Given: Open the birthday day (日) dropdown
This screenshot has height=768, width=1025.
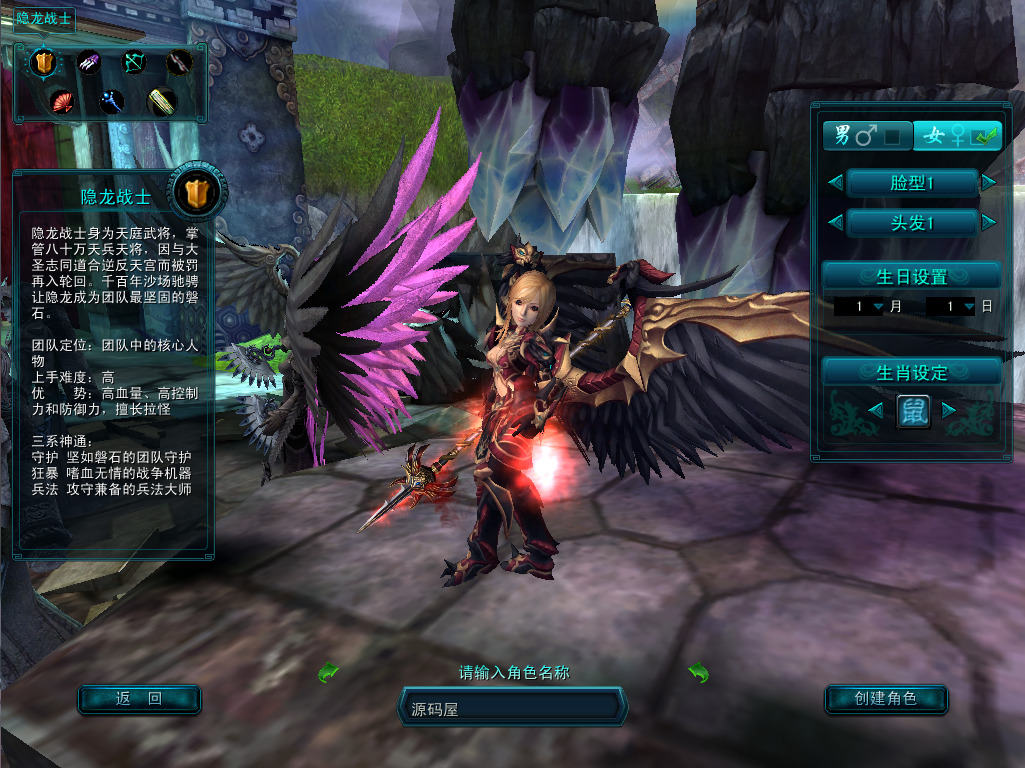Looking at the screenshot, I should (x=969, y=306).
